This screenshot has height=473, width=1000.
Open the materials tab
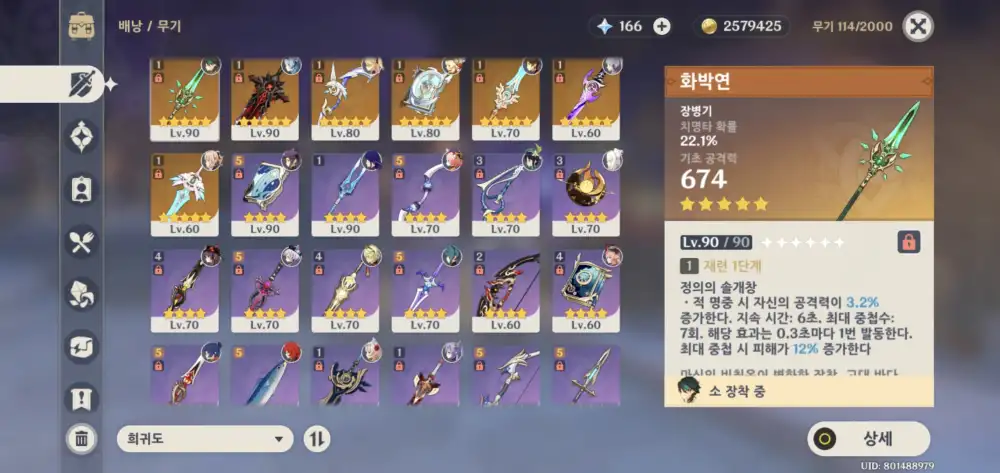(81, 293)
